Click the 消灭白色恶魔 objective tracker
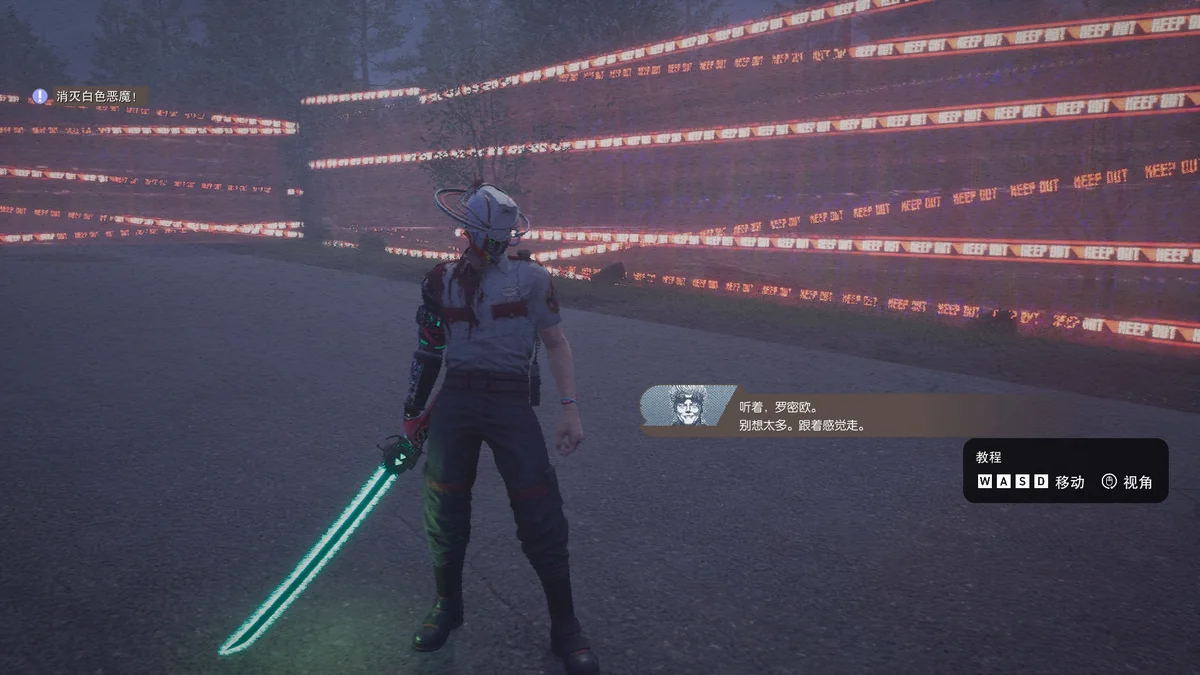This screenshot has height=675, width=1200. [88, 96]
